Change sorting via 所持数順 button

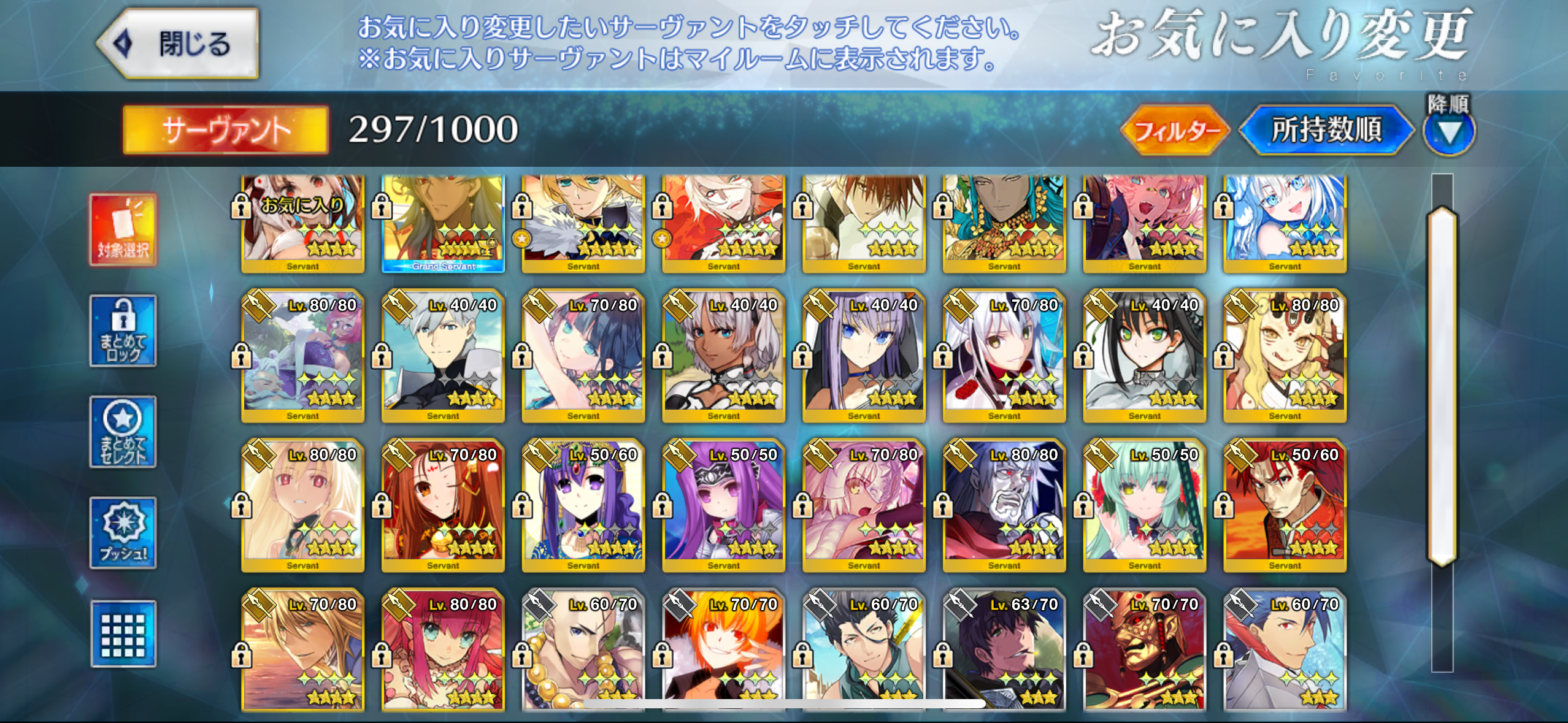(1326, 130)
